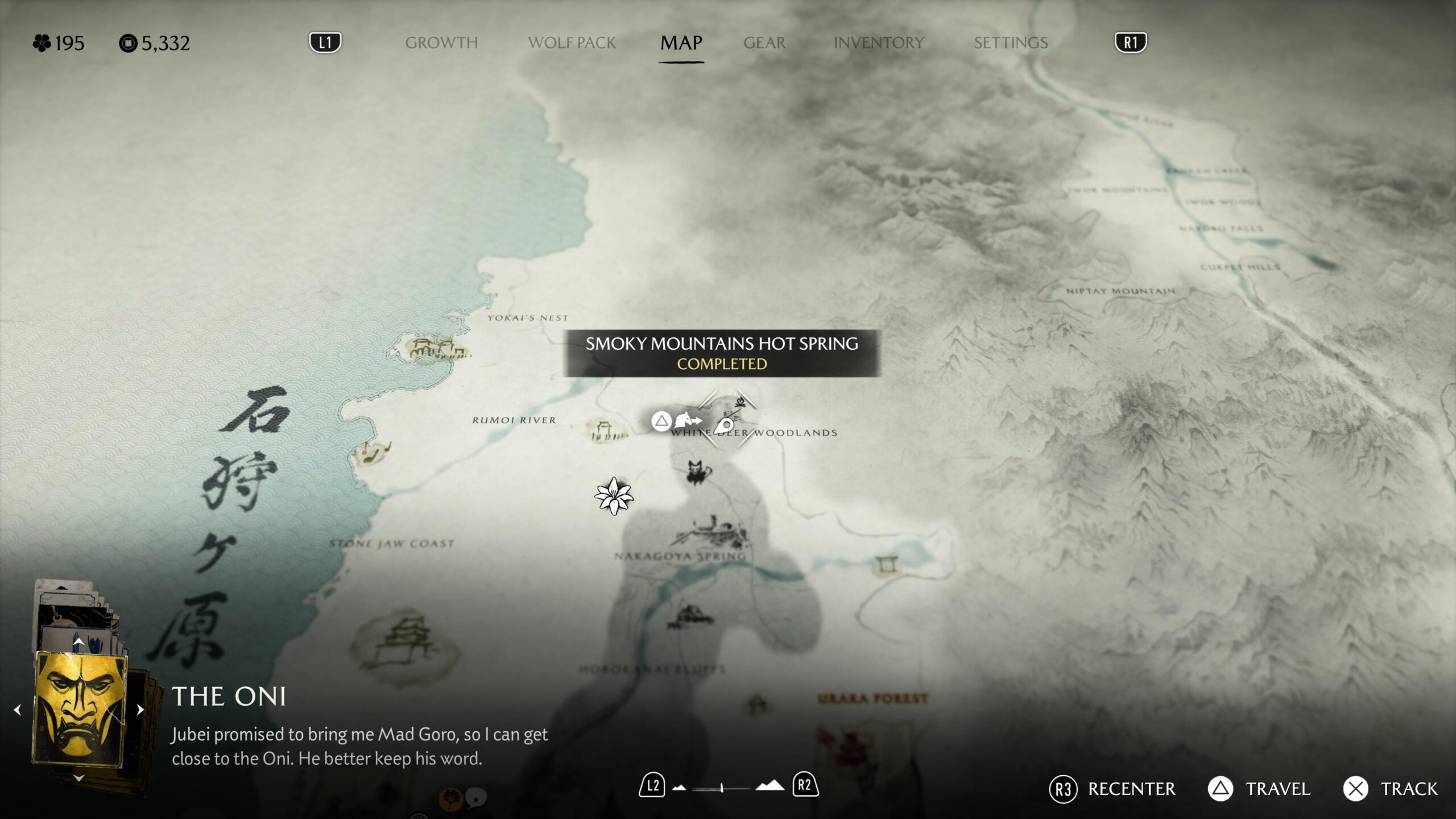The width and height of the screenshot is (1456, 819).
Task: Click the up arrow above quest card
Action: [x=78, y=642]
